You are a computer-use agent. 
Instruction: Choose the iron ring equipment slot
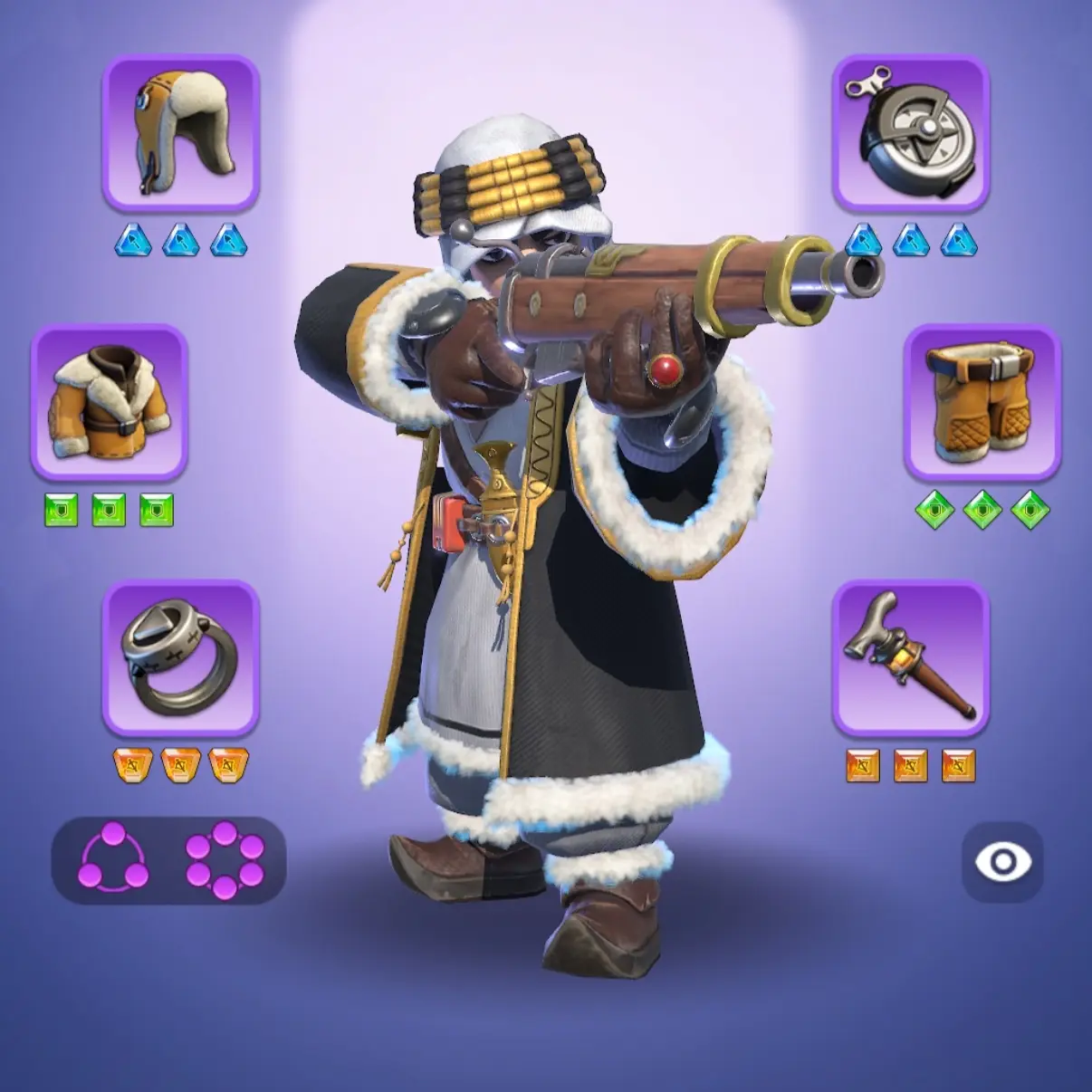coord(180,657)
